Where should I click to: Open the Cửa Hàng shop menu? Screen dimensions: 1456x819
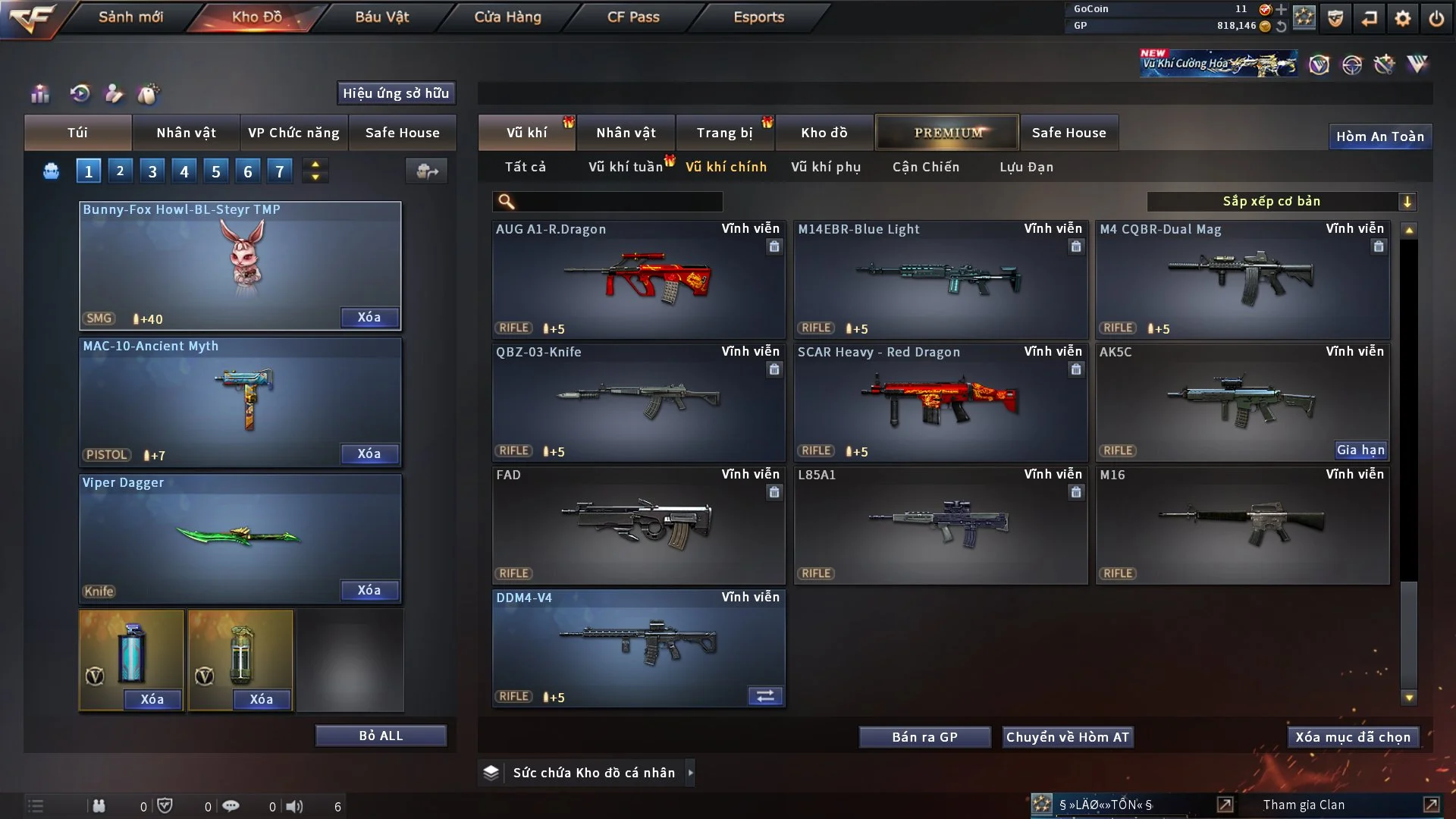click(507, 17)
